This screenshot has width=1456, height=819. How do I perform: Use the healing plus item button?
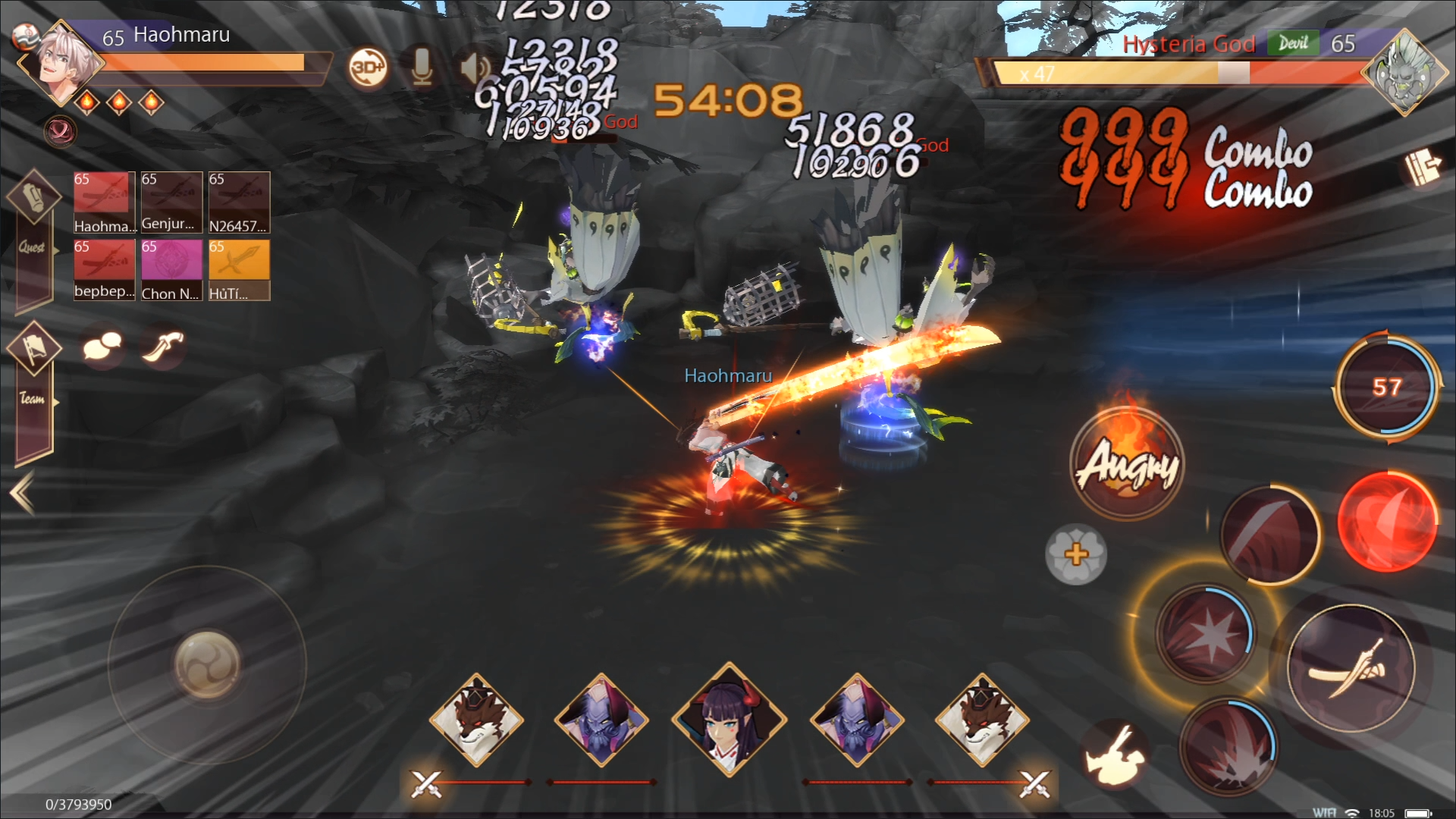(x=1076, y=554)
